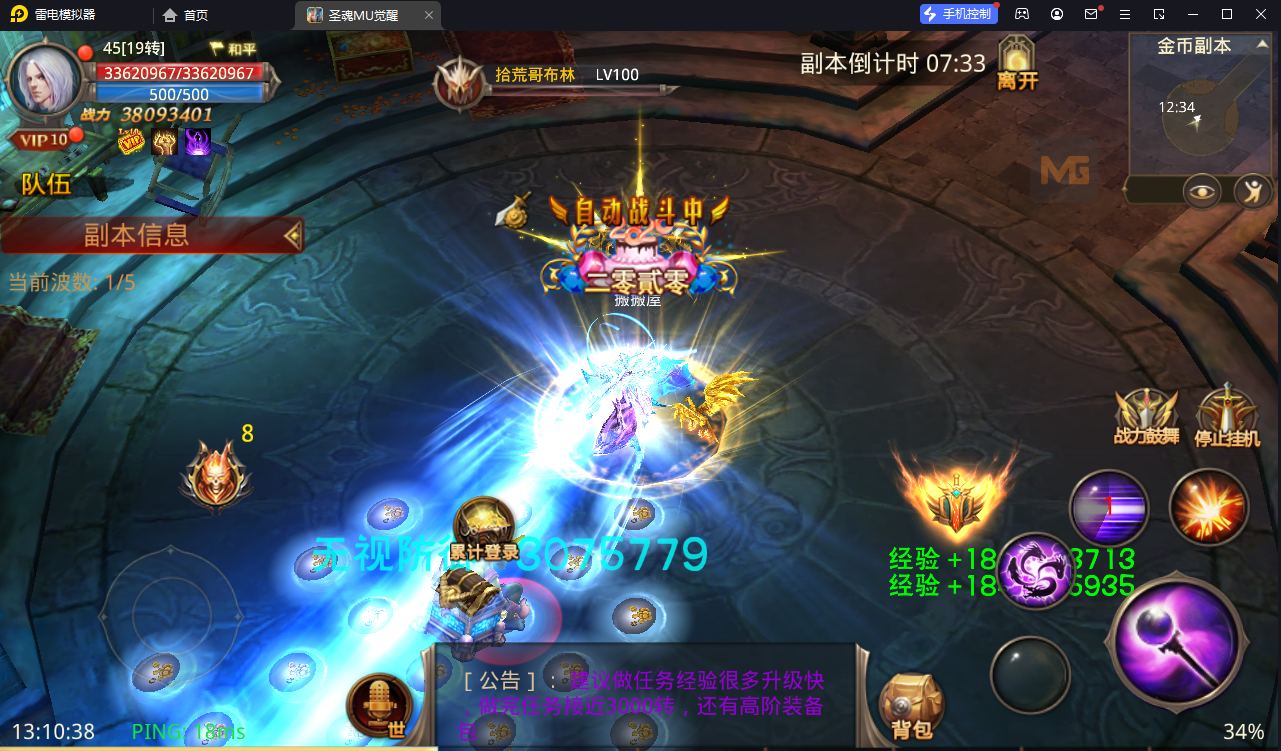The image size is (1281, 751).
Task: Cast the purple staff skill
Action: [x=1176, y=643]
